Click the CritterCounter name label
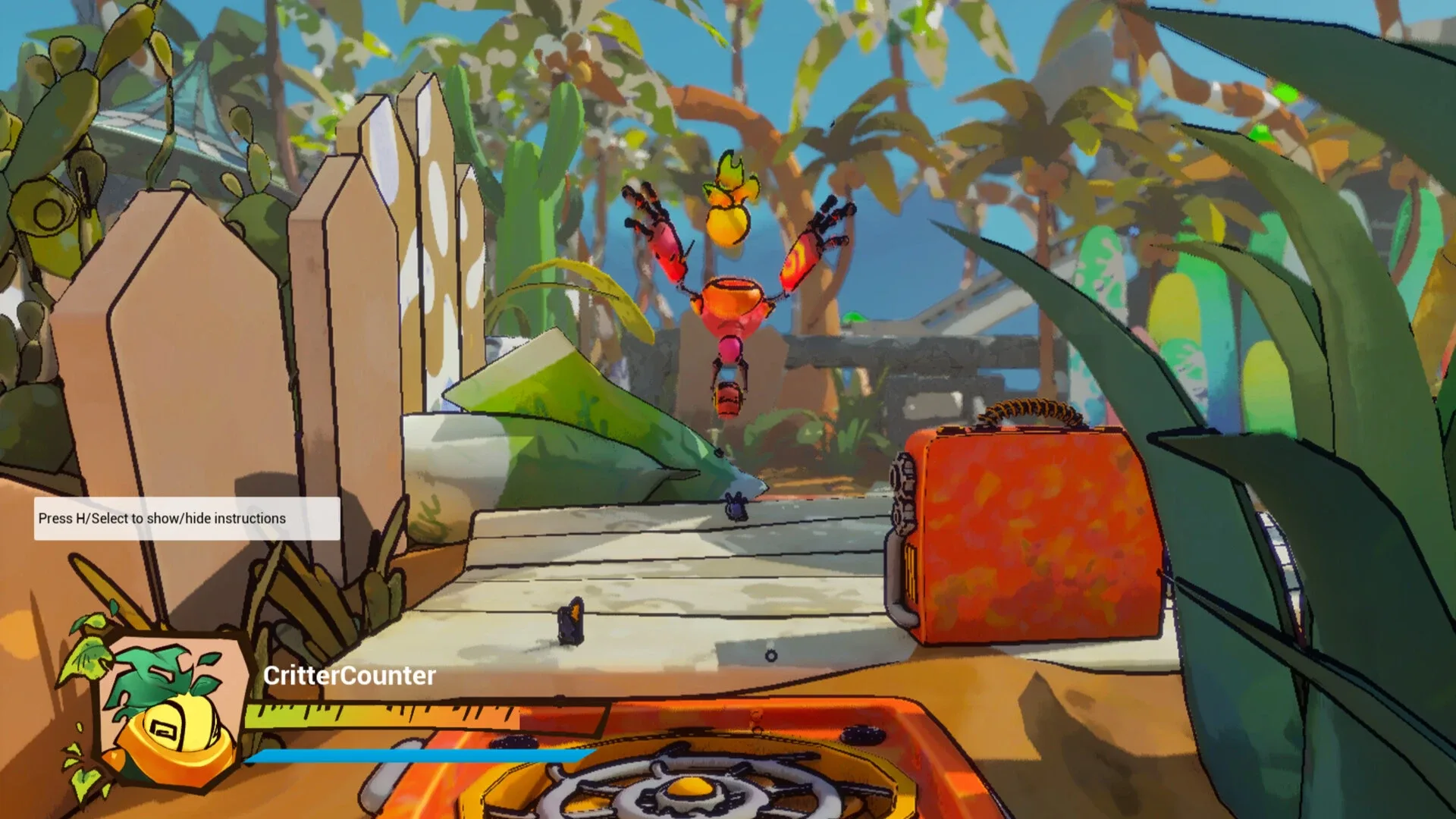This screenshot has width=1456, height=819. [x=350, y=676]
